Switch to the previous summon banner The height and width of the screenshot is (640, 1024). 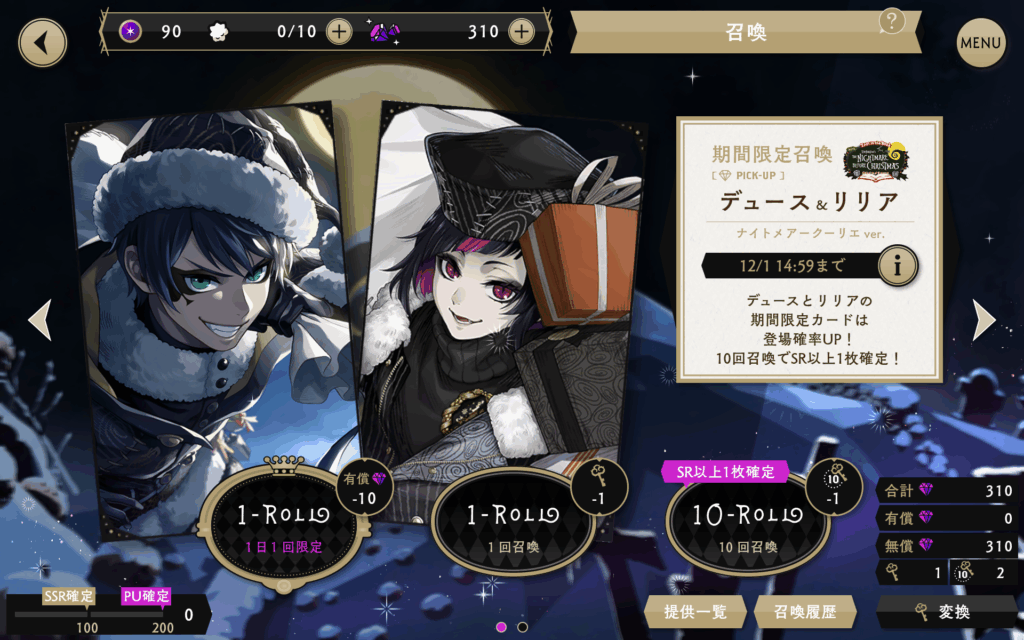click(x=39, y=320)
